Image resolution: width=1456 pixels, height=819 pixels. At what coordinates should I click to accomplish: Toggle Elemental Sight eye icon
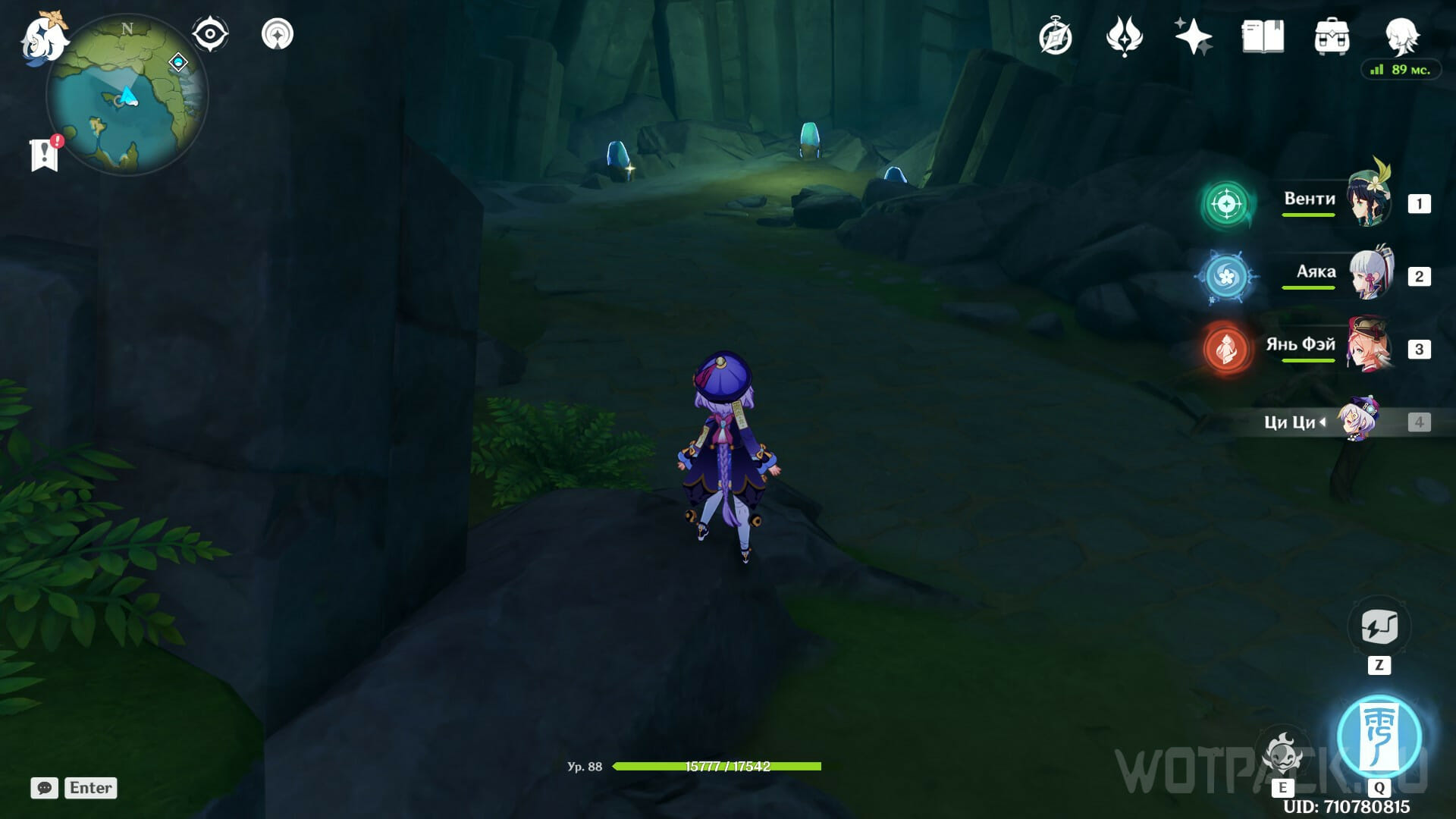click(210, 35)
